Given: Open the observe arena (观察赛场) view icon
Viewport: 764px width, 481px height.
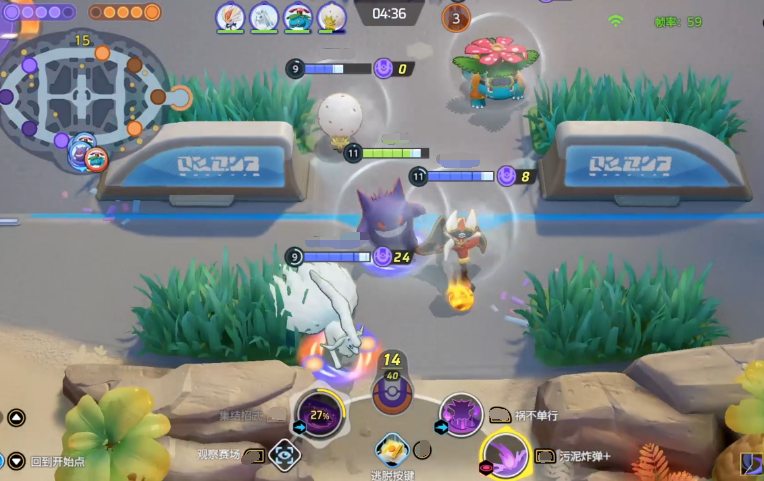Looking at the screenshot, I should [x=285, y=455].
